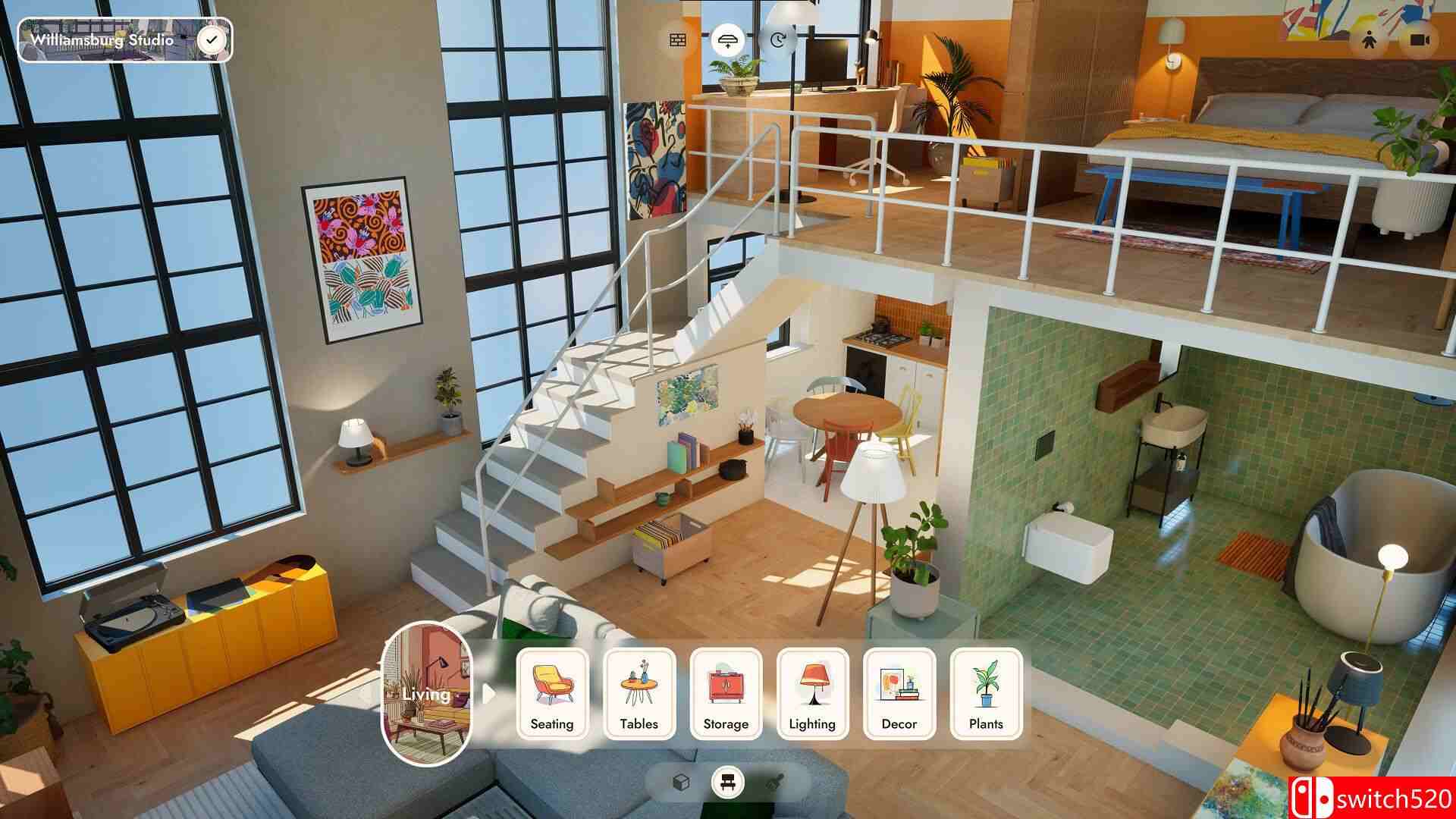Click the Williamsburg Studio title field

(x=102, y=42)
